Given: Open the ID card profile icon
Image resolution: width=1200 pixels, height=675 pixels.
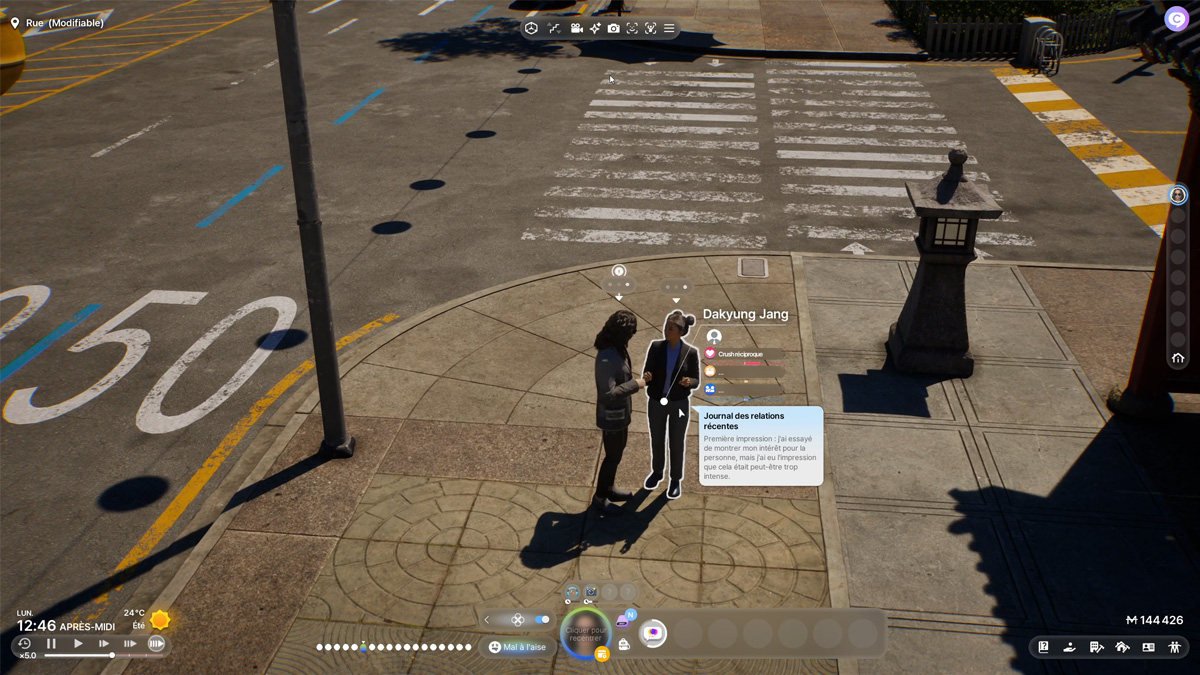Looking at the screenshot, I should click(x=1148, y=647).
